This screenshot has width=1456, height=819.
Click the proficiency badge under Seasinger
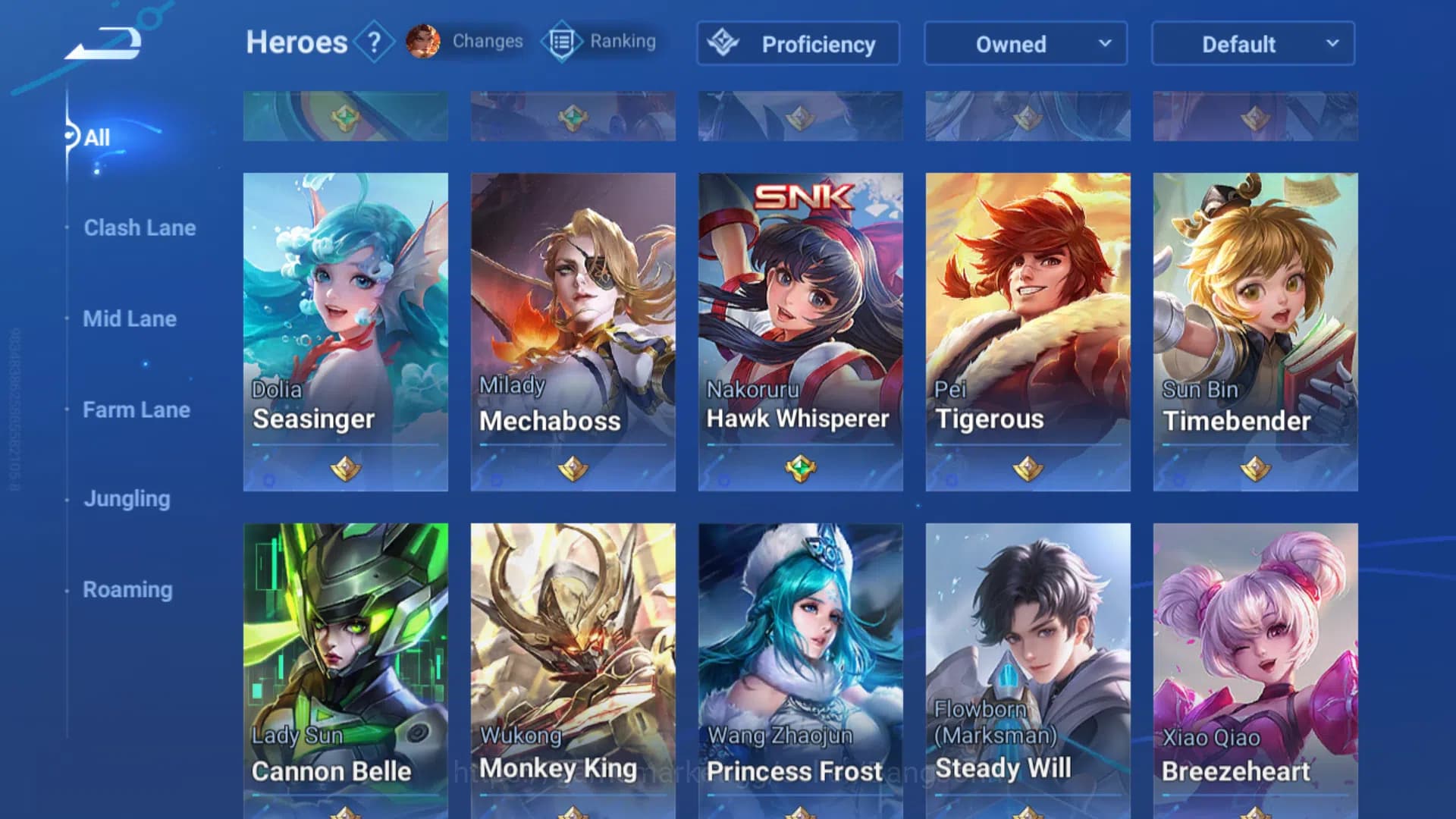coord(345,469)
